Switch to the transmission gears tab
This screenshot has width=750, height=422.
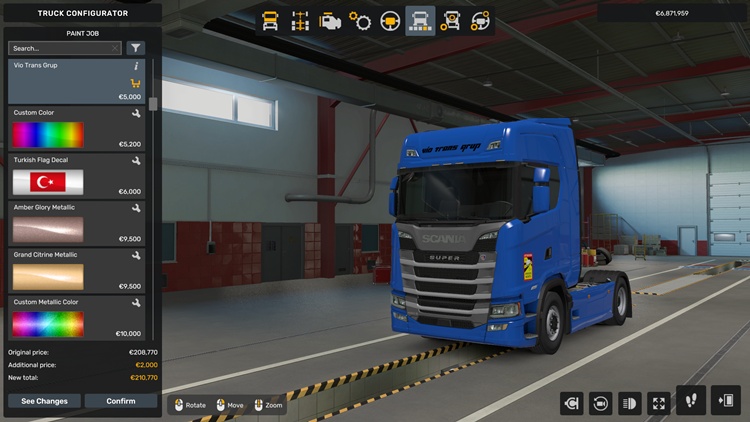pyautogui.click(x=360, y=21)
